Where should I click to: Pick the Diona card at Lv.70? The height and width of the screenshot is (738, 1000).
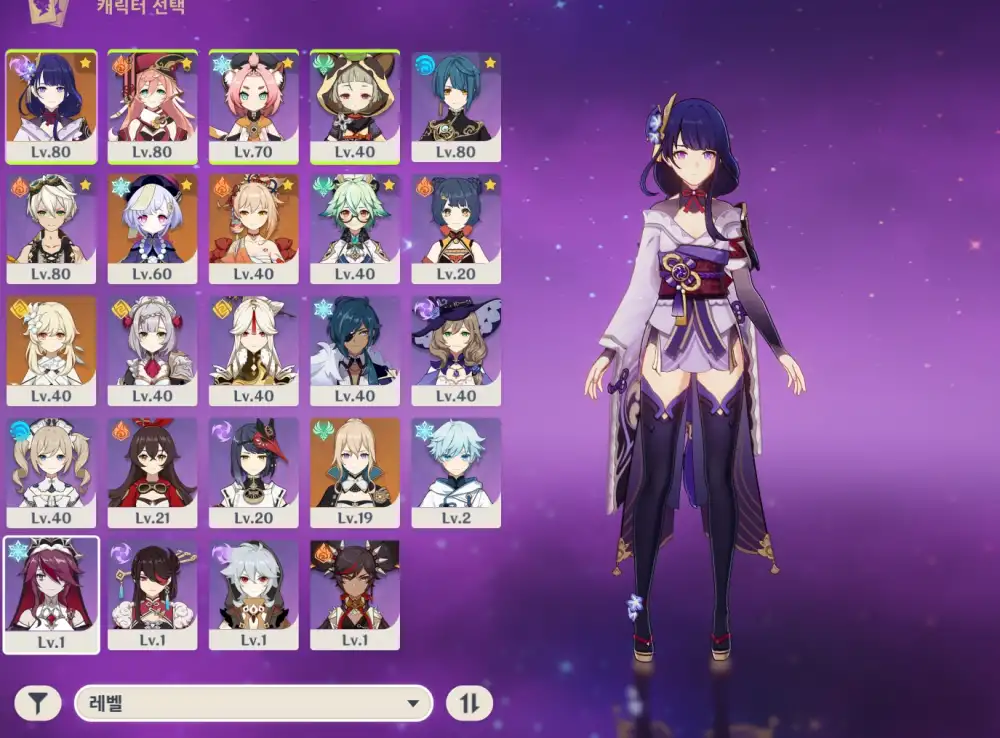pyautogui.click(x=254, y=106)
